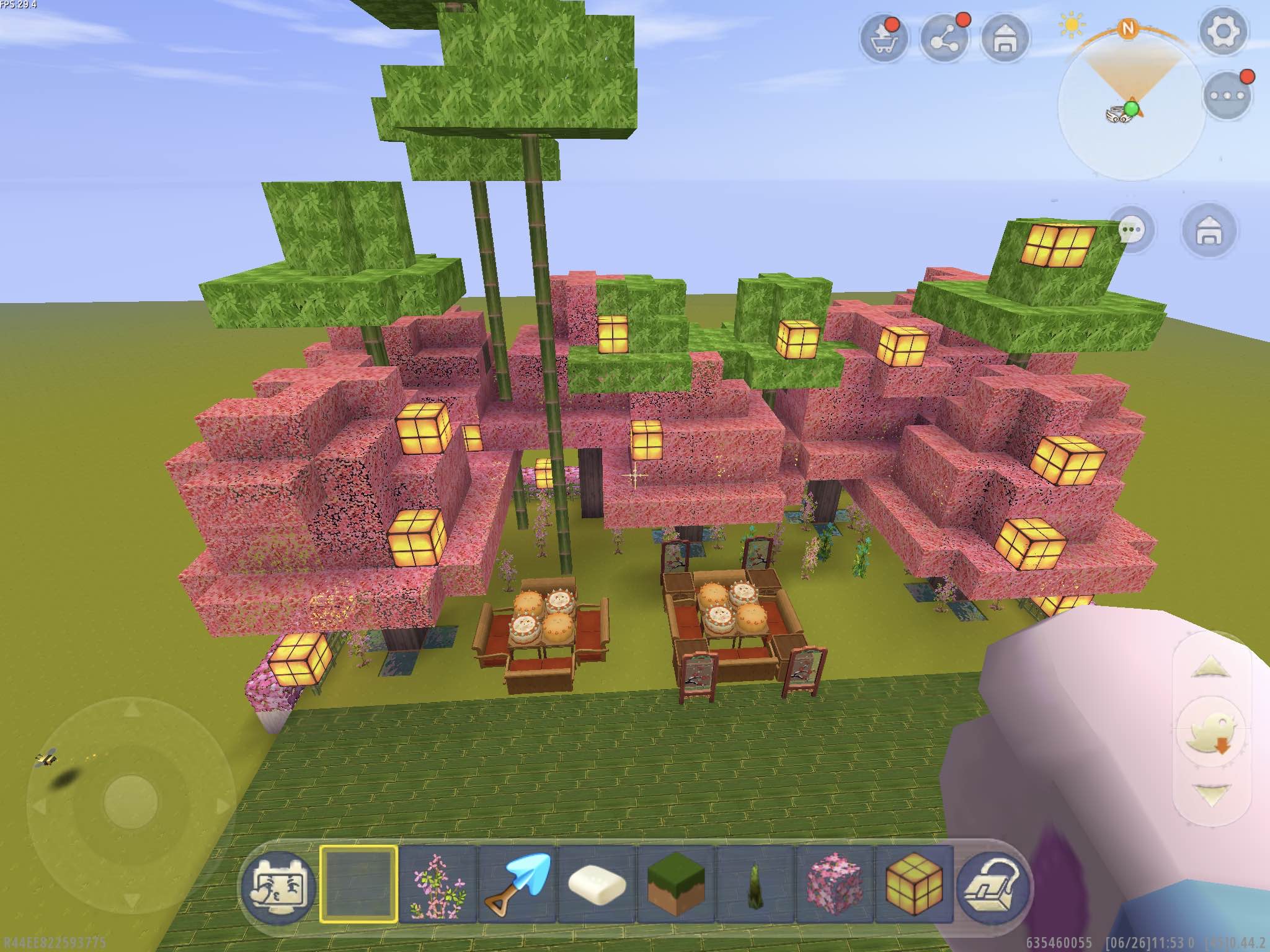The height and width of the screenshot is (952, 1270).
Task: Fly downward with the down arrow
Action: tap(1210, 795)
